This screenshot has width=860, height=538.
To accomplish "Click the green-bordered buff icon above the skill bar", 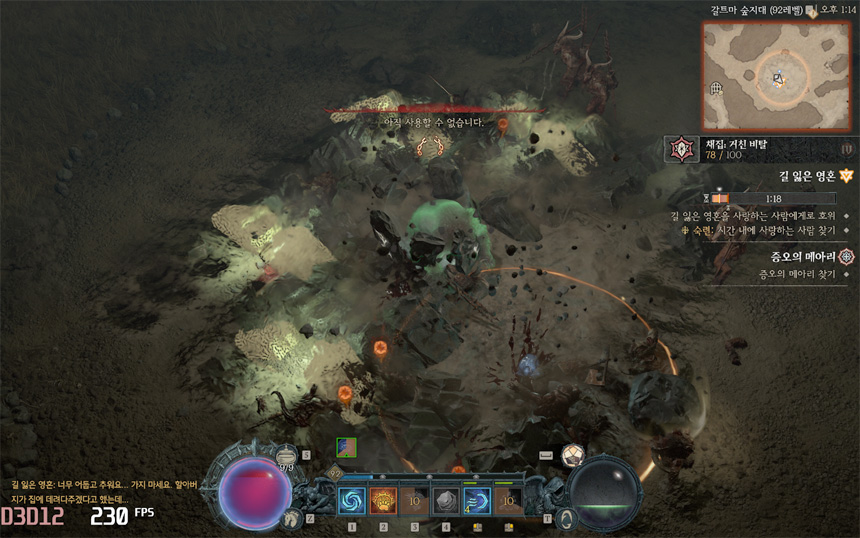I will point(346,448).
